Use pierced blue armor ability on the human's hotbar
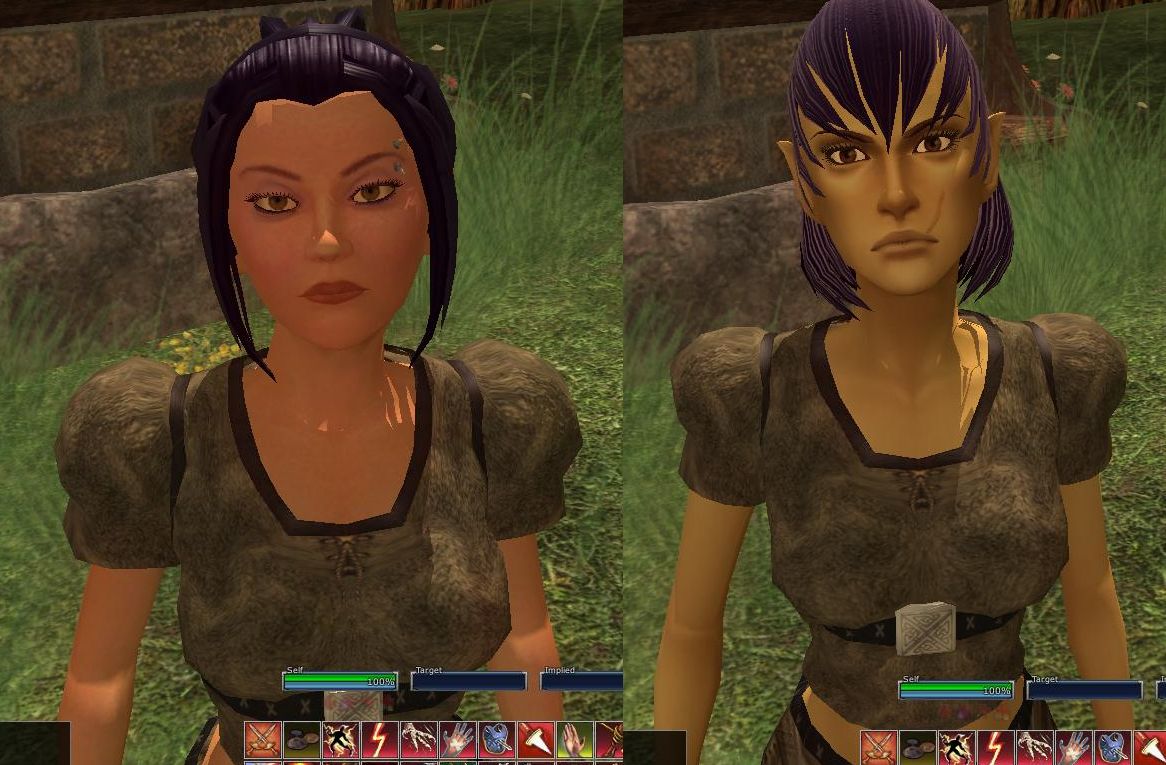1166x765 pixels. pyautogui.click(x=495, y=741)
